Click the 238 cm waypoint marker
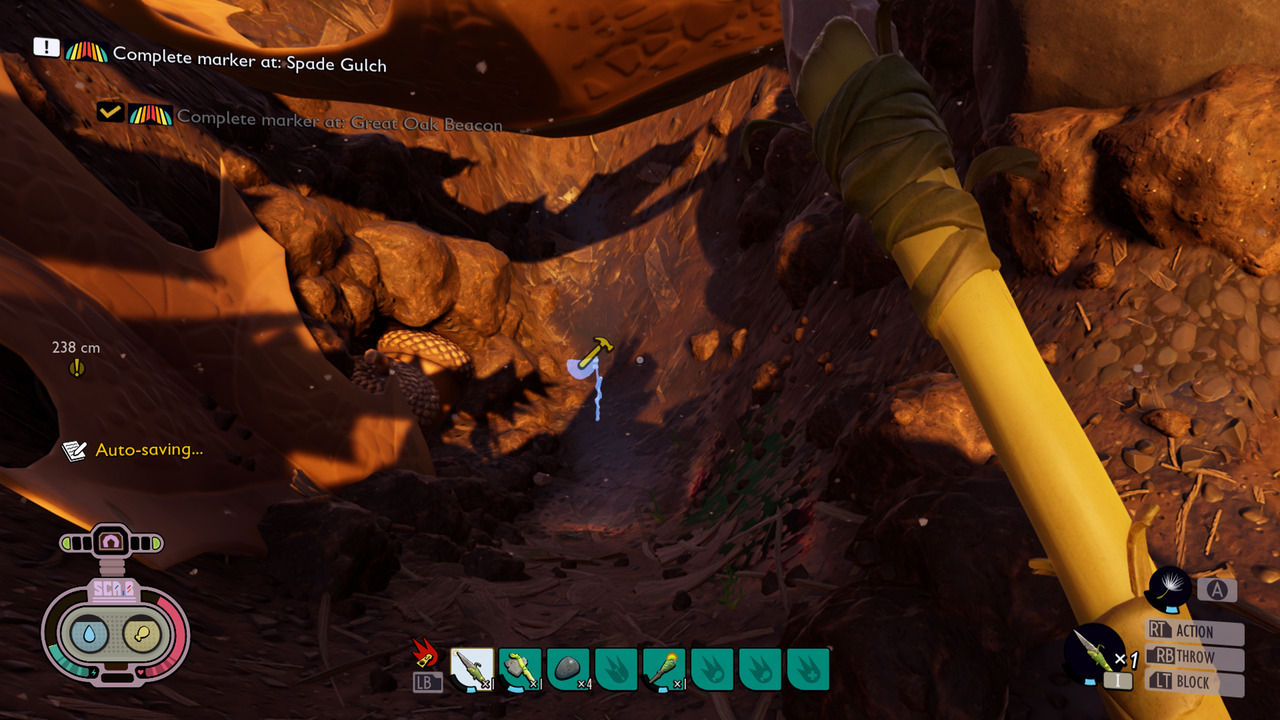Viewport: 1280px width, 720px height. point(77,368)
